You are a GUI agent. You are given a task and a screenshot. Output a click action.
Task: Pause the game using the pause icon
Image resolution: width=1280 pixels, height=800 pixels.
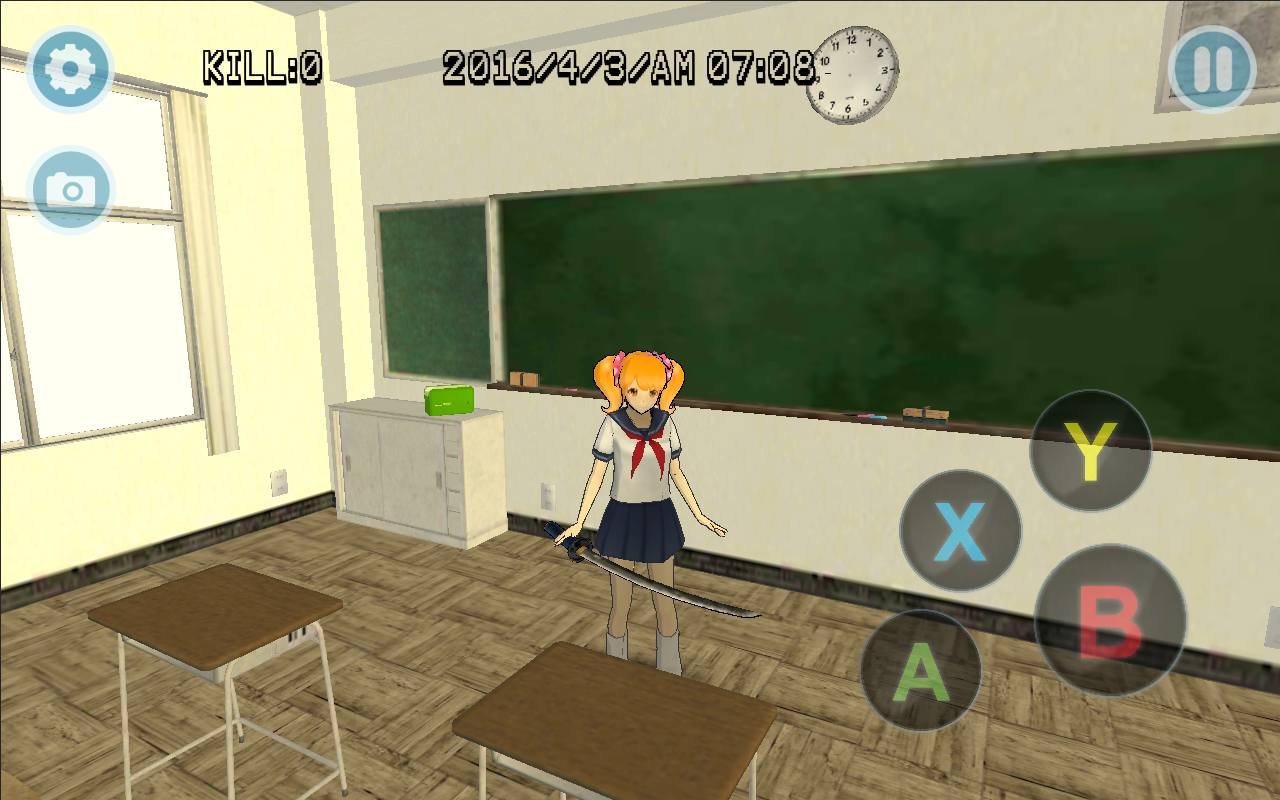pos(1210,68)
